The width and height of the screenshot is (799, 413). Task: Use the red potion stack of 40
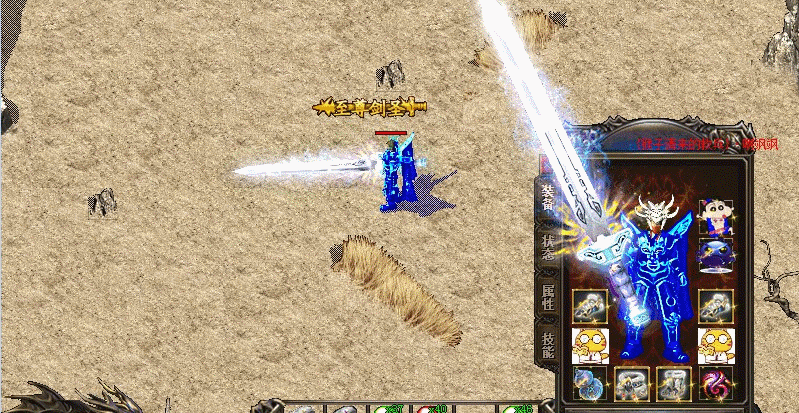(x=428, y=408)
